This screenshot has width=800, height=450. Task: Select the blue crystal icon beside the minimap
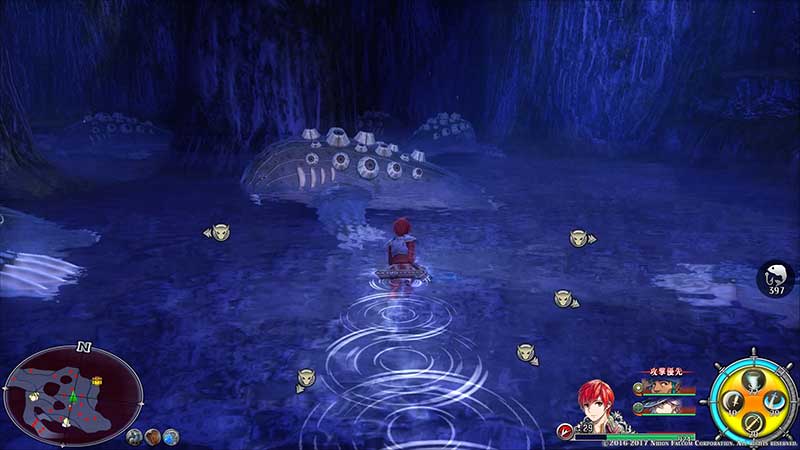click(x=172, y=436)
